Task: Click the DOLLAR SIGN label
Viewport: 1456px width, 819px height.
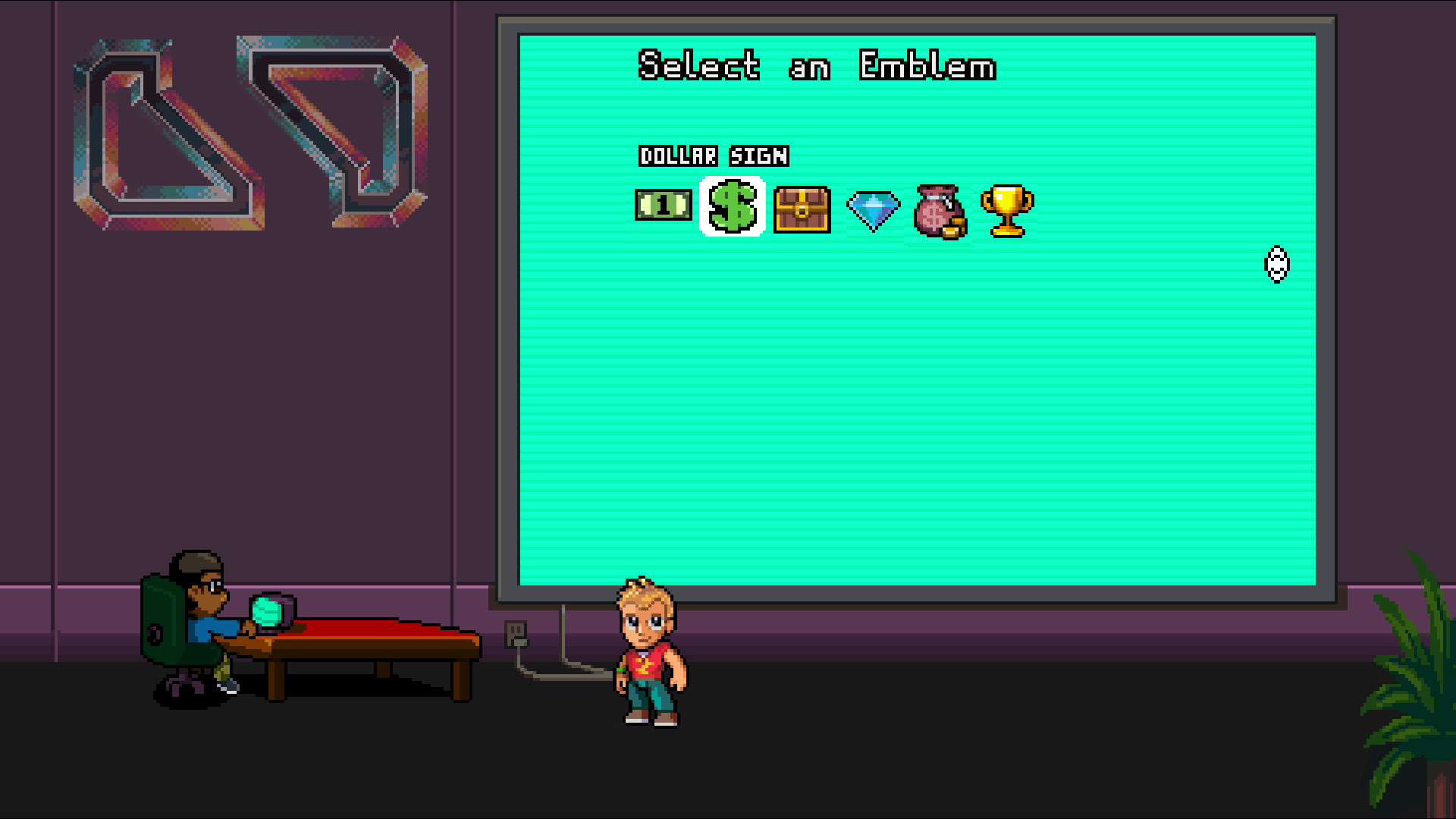Action: point(714,156)
